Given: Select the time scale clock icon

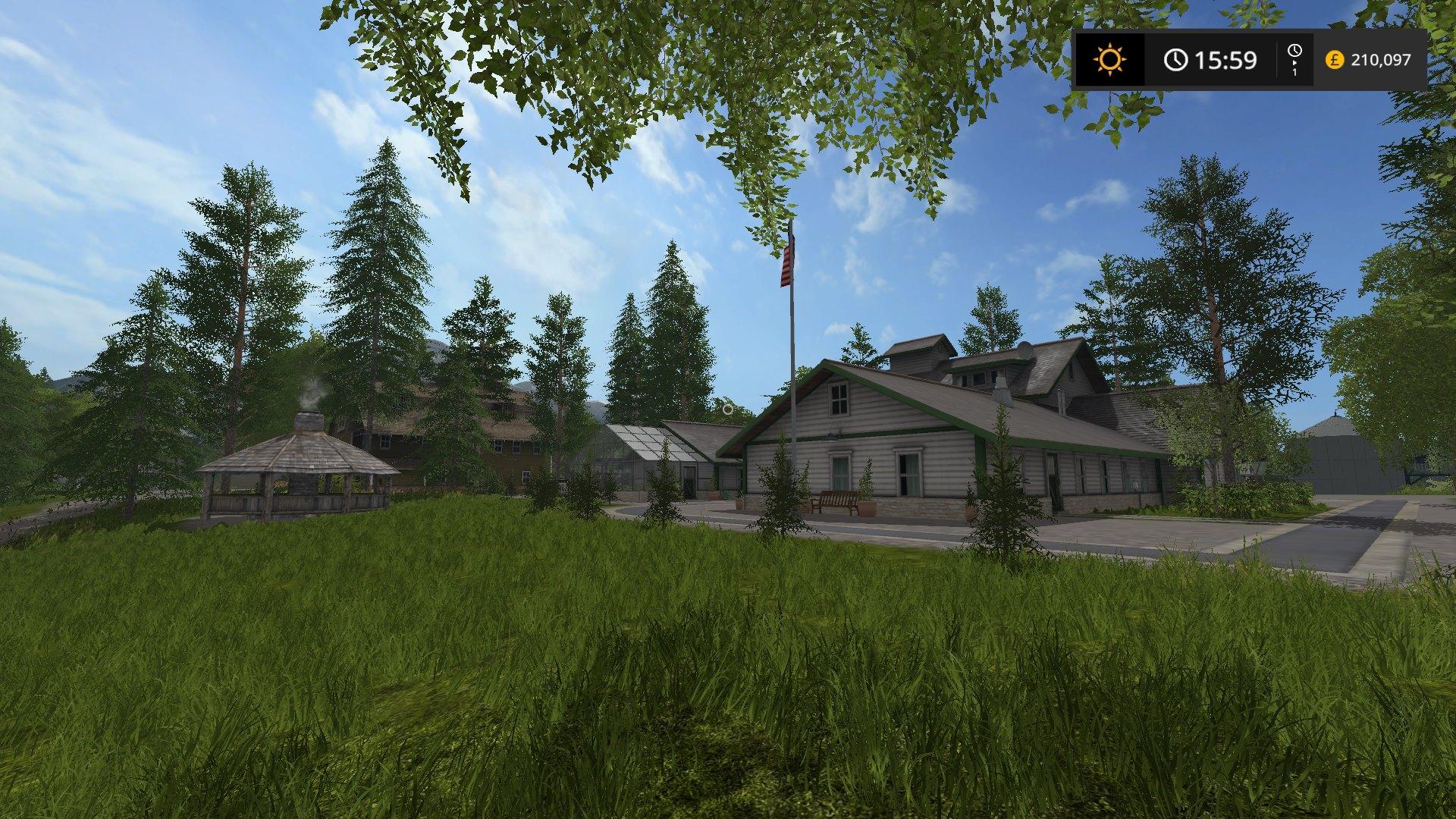Looking at the screenshot, I should pos(1294,52).
